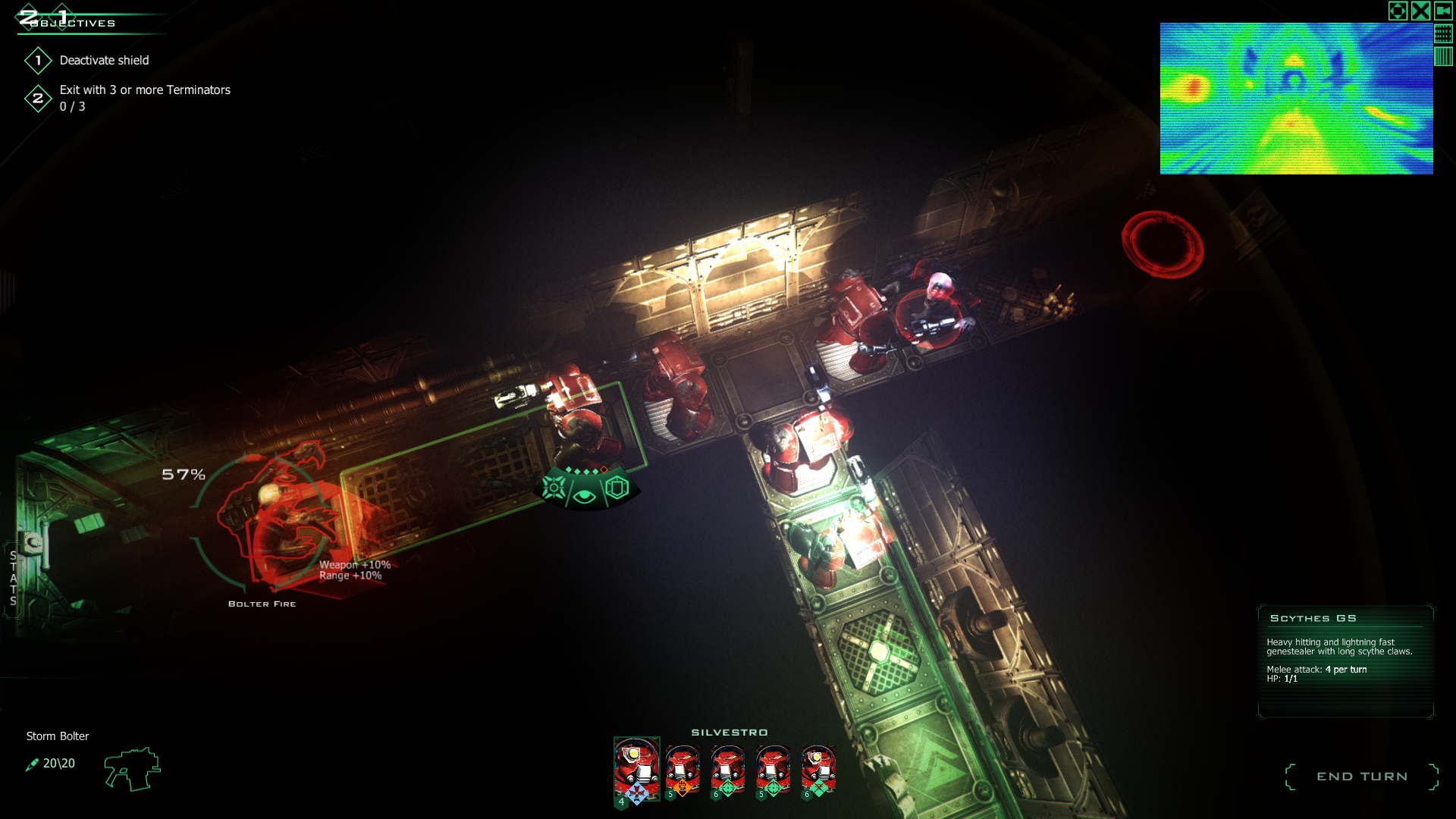Toggle the minimap closed with the X icon
The width and height of the screenshot is (1456, 819).
click(1420, 10)
